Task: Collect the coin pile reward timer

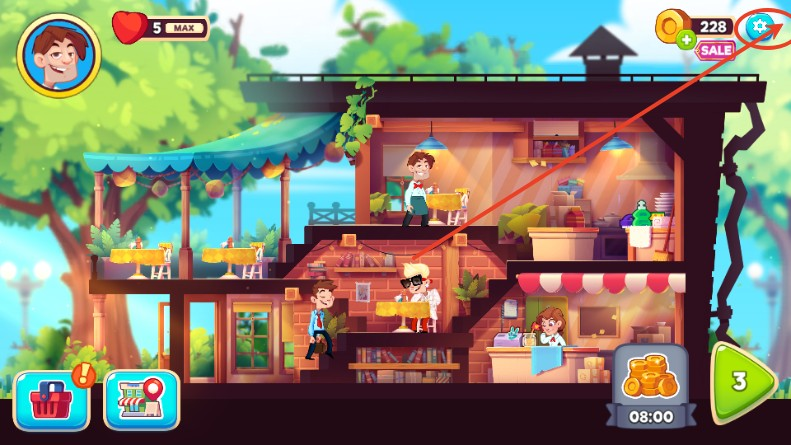Action: pos(650,387)
